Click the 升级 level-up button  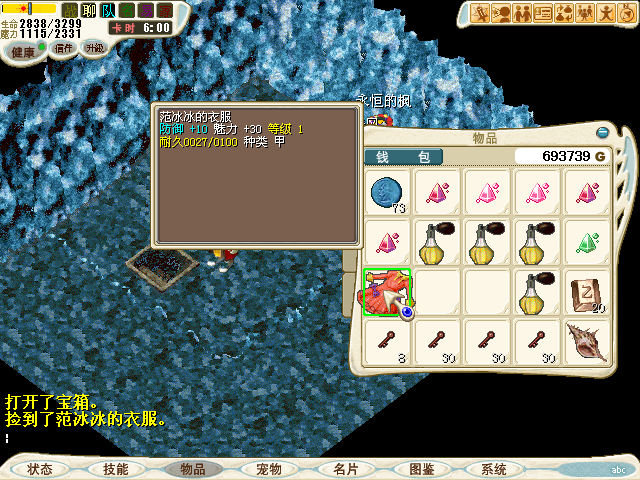click(x=94, y=48)
